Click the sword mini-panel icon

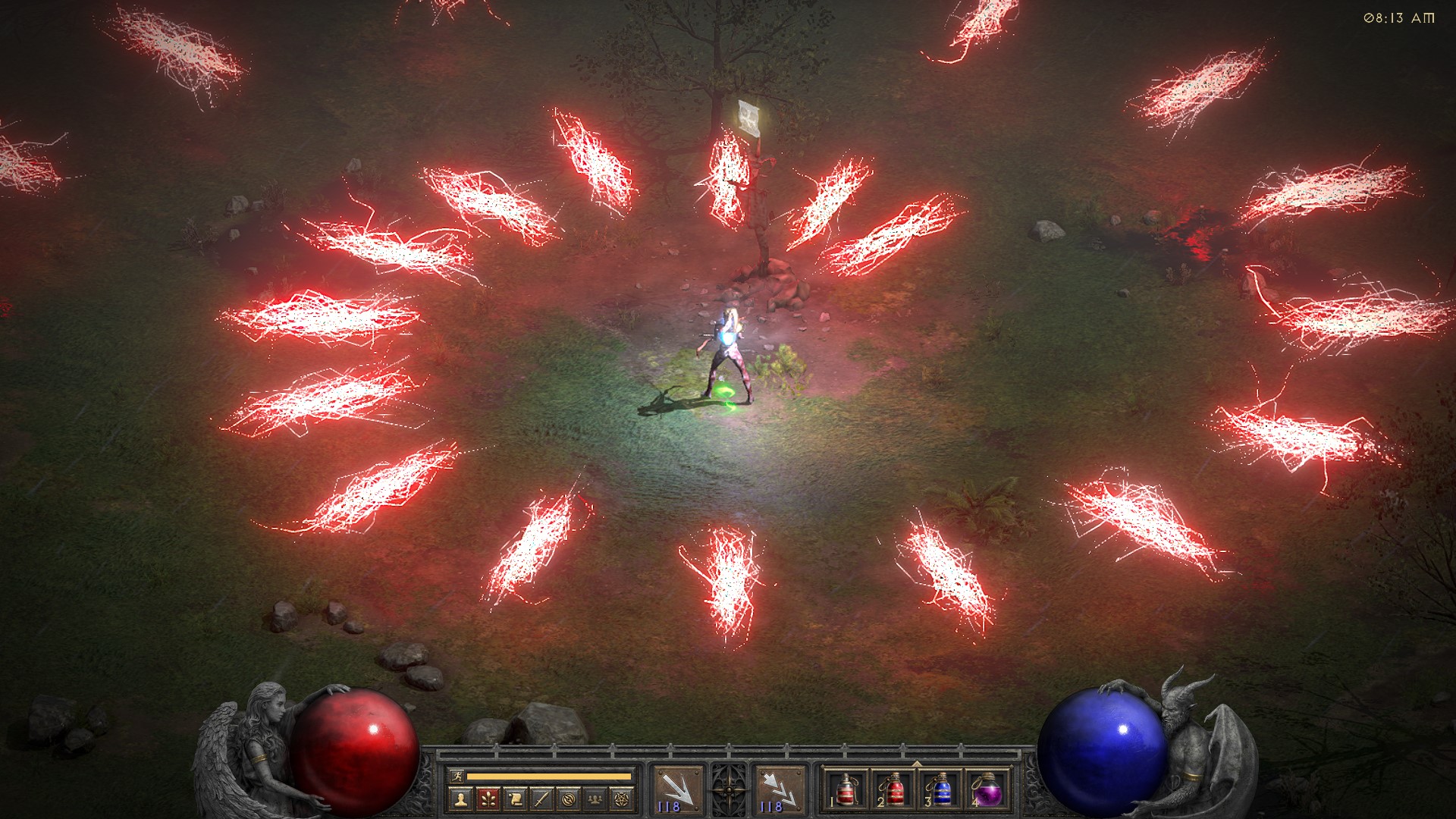(541, 798)
